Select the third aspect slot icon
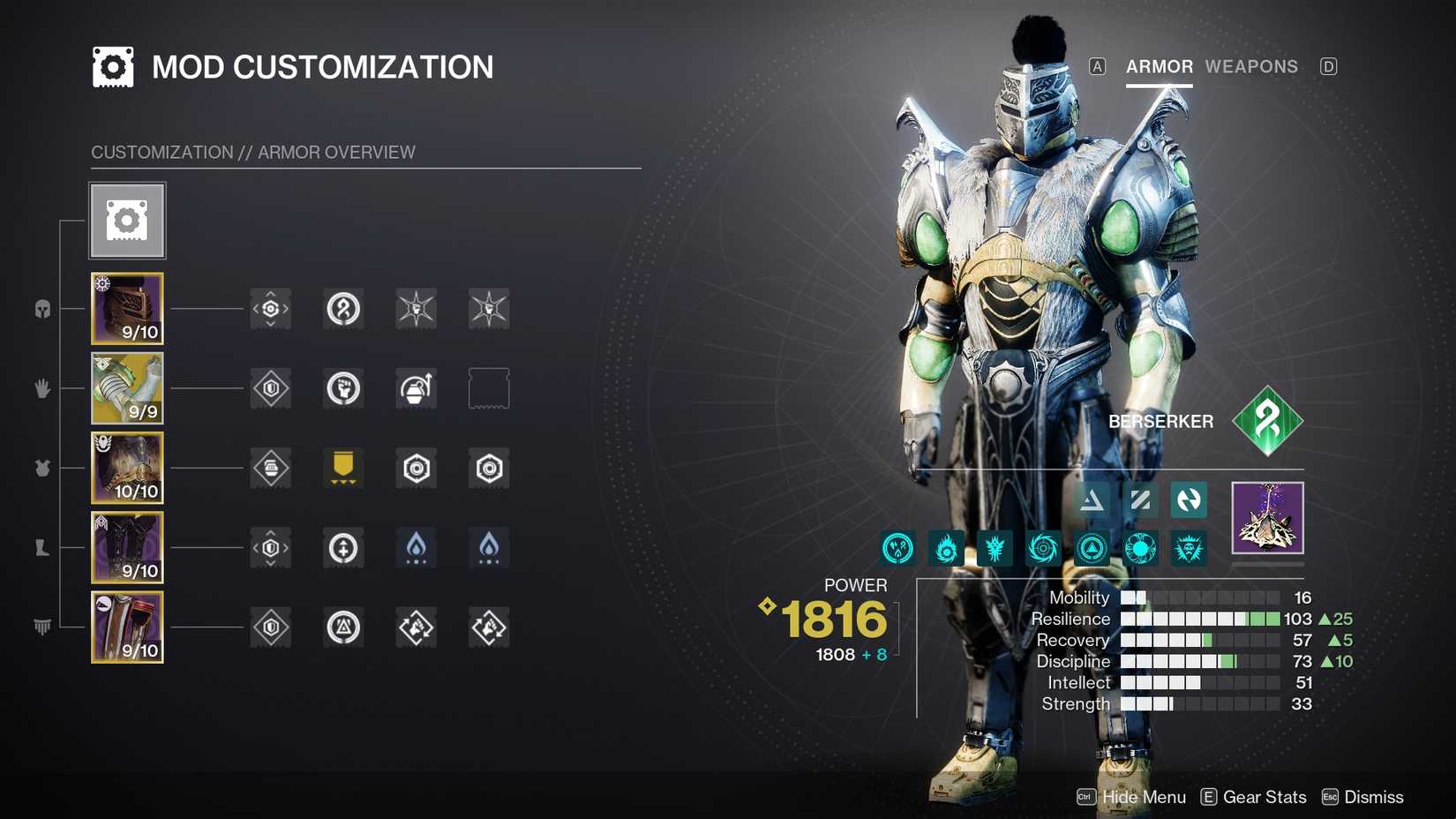The height and width of the screenshot is (819, 1456). click(1189, 500)
